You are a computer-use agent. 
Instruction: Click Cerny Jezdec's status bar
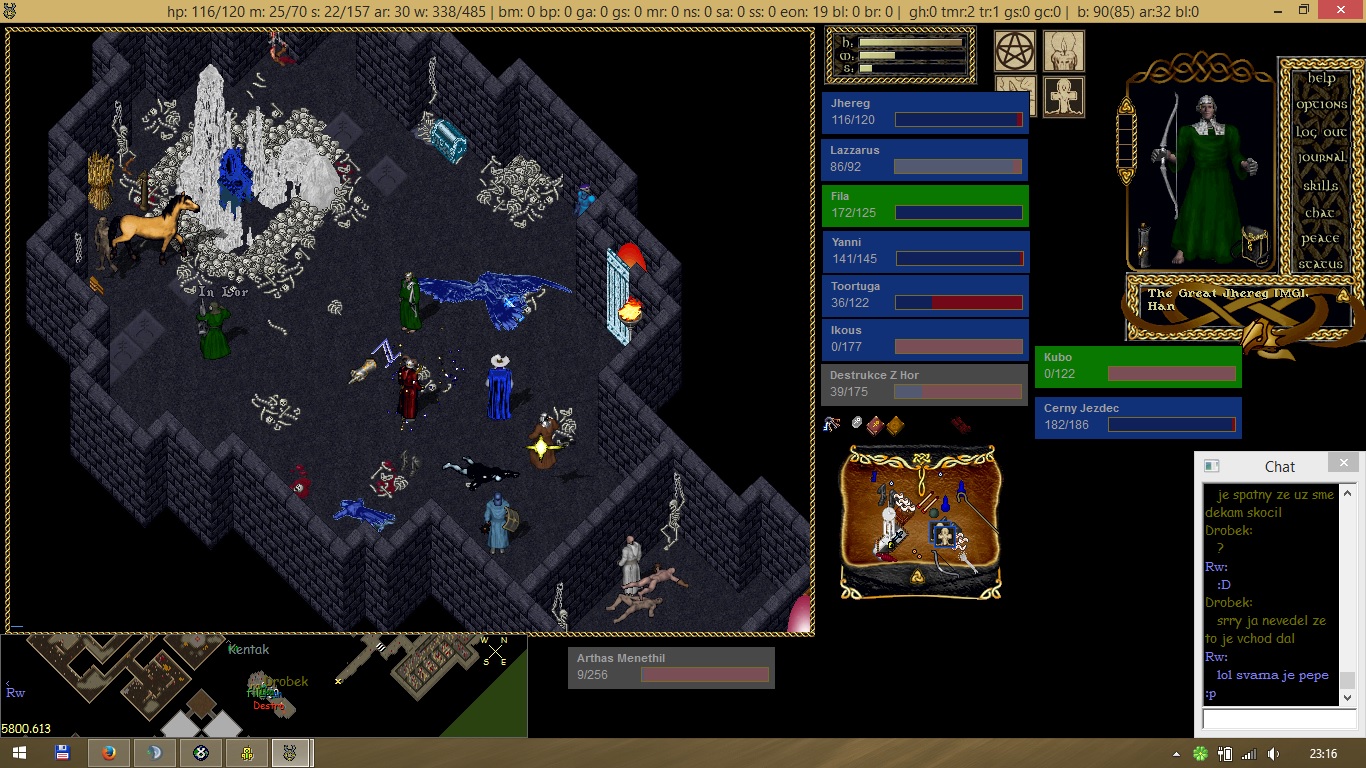pos(1138,417)
